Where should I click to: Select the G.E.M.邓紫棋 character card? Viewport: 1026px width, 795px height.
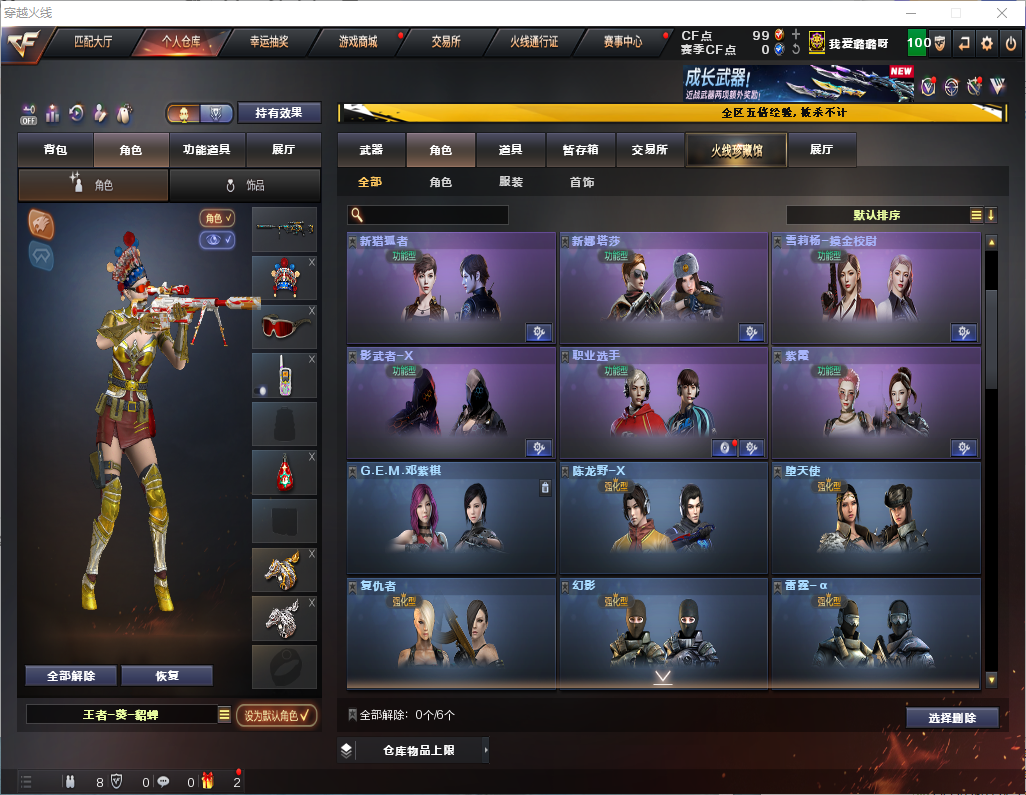click(451, 518)
